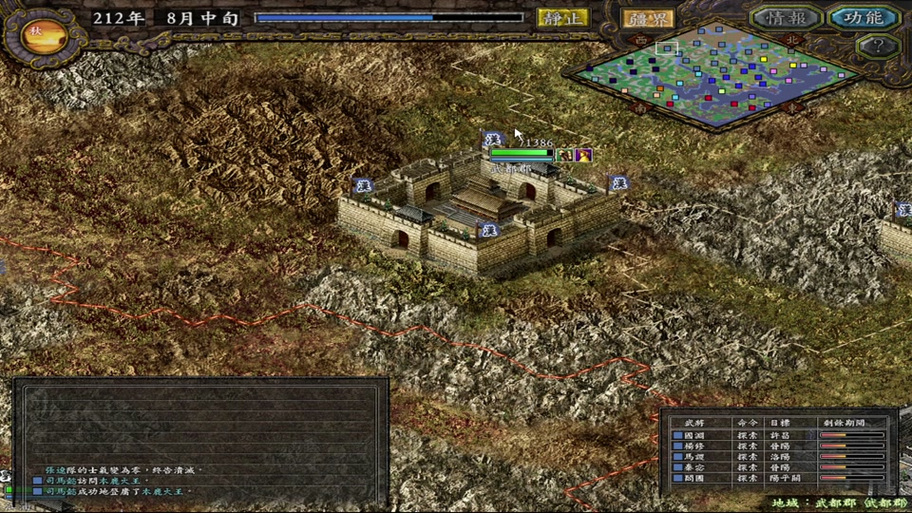Rotate view using the 西 compass marker
Viewport: 912px width, 513px height.
pyautogui.click(x=640, y=38)
